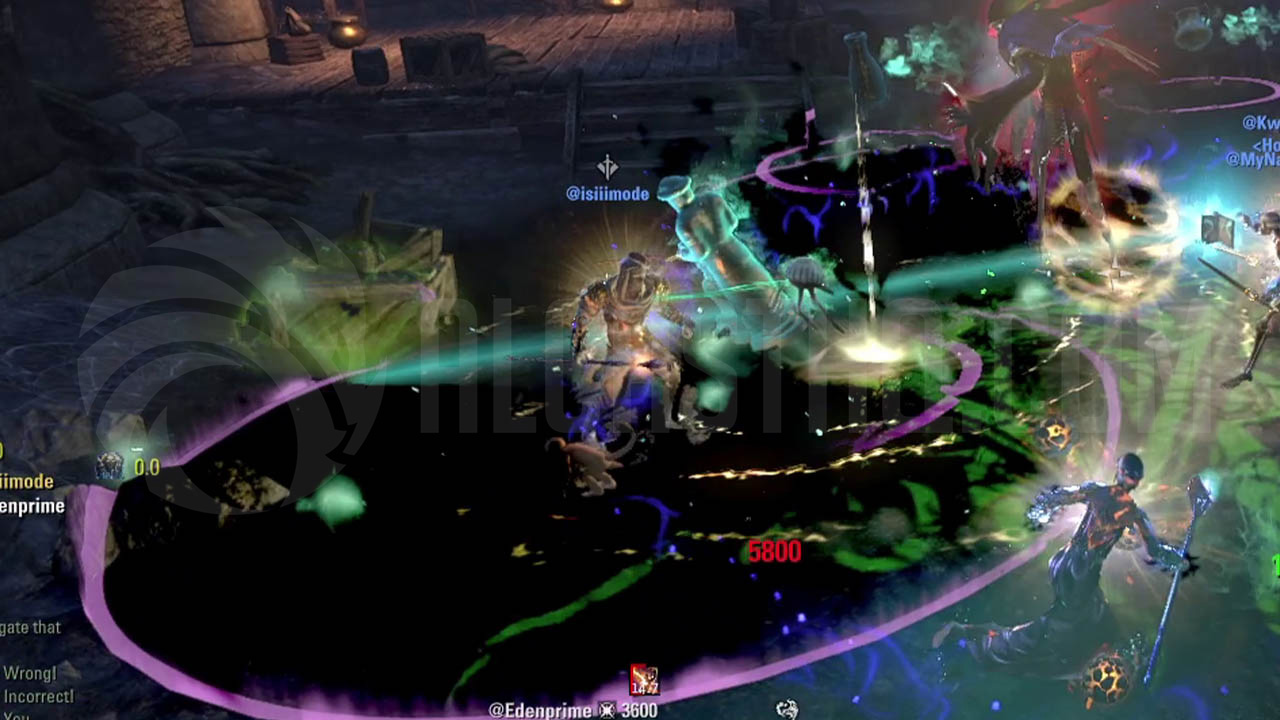Select the armored figure icon beside 0.0
Viewport: 1280px width, 720px height.
(x=109, y=466)
